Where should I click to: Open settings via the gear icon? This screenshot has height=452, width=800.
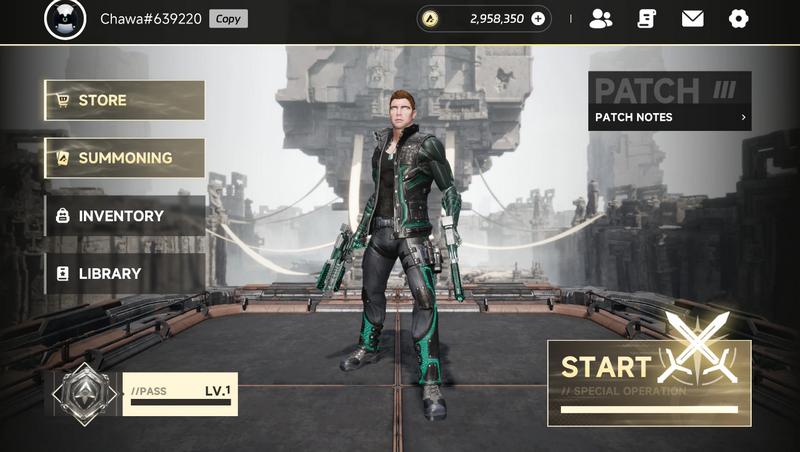(738, 18)
